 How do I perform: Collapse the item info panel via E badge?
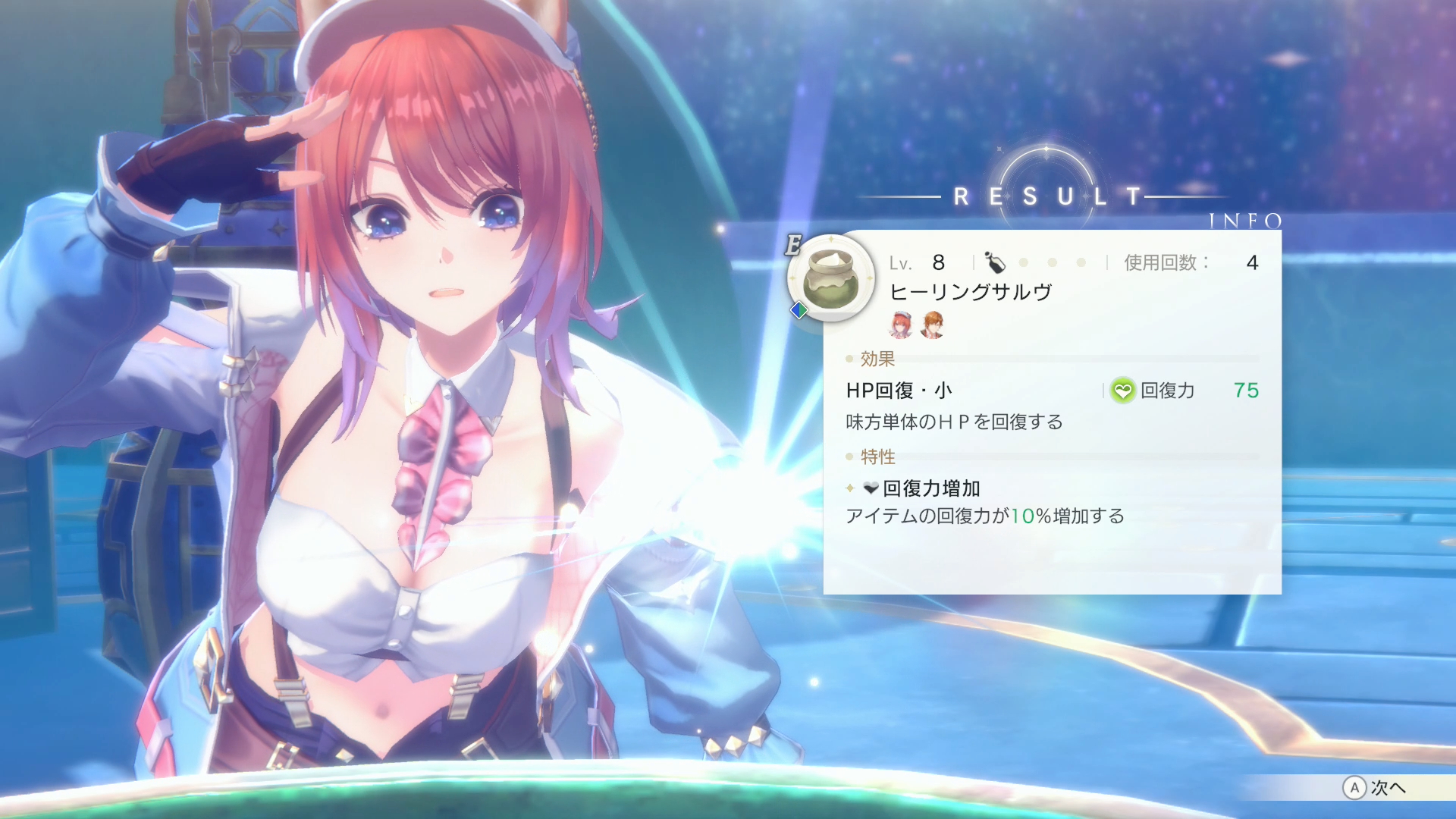793,243
